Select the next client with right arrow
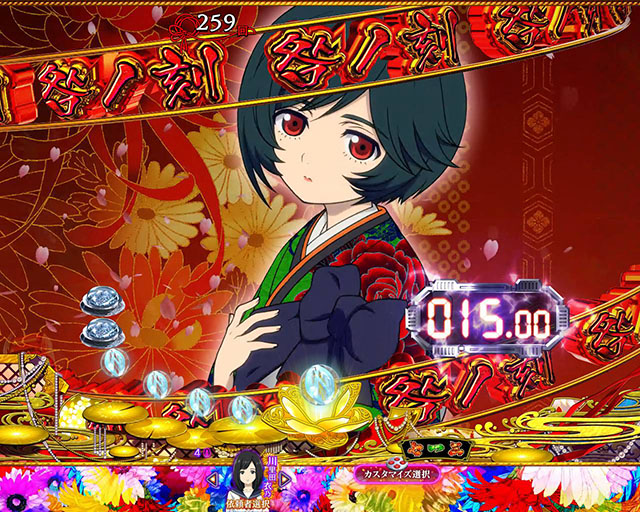 click(283, 478)
